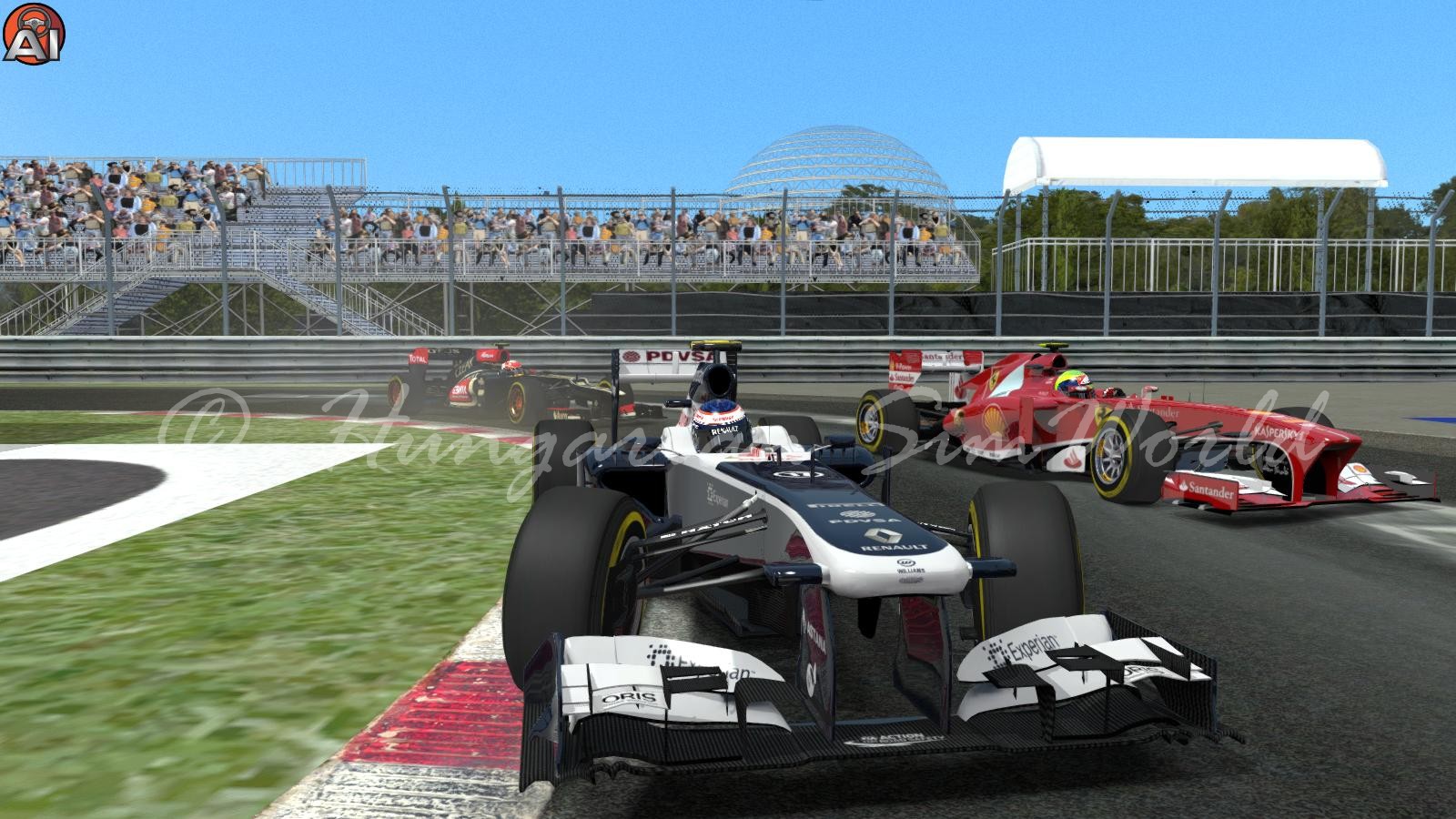Image resolution: width=1456 pixels, height=819 pixels.
Task: Click the AI control indicator icon
Action: 32,32
